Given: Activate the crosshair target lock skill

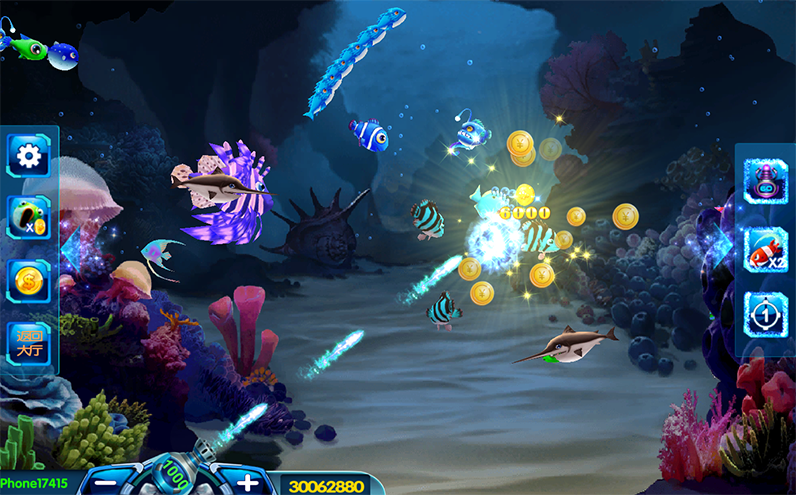Looking at the screenshot, I should pyautogui.click(x=766, y=314).
